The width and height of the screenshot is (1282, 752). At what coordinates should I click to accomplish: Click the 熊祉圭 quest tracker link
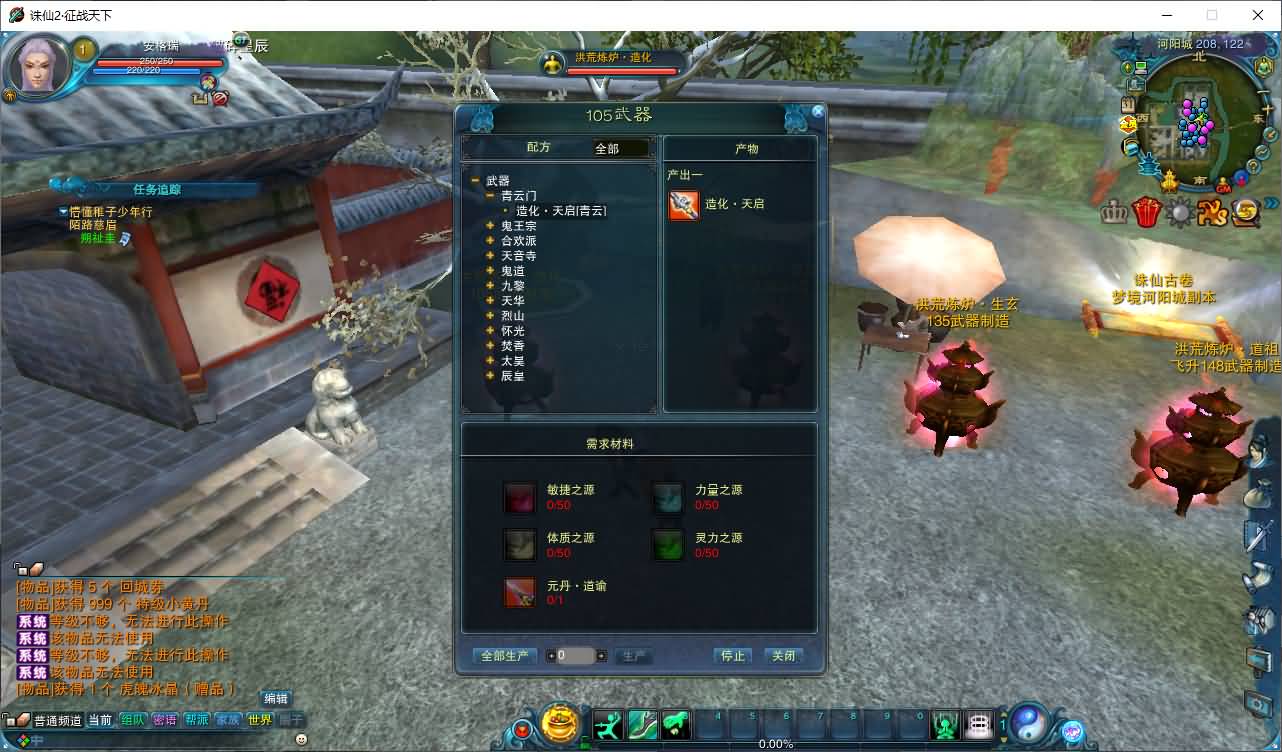coord(98,238)
